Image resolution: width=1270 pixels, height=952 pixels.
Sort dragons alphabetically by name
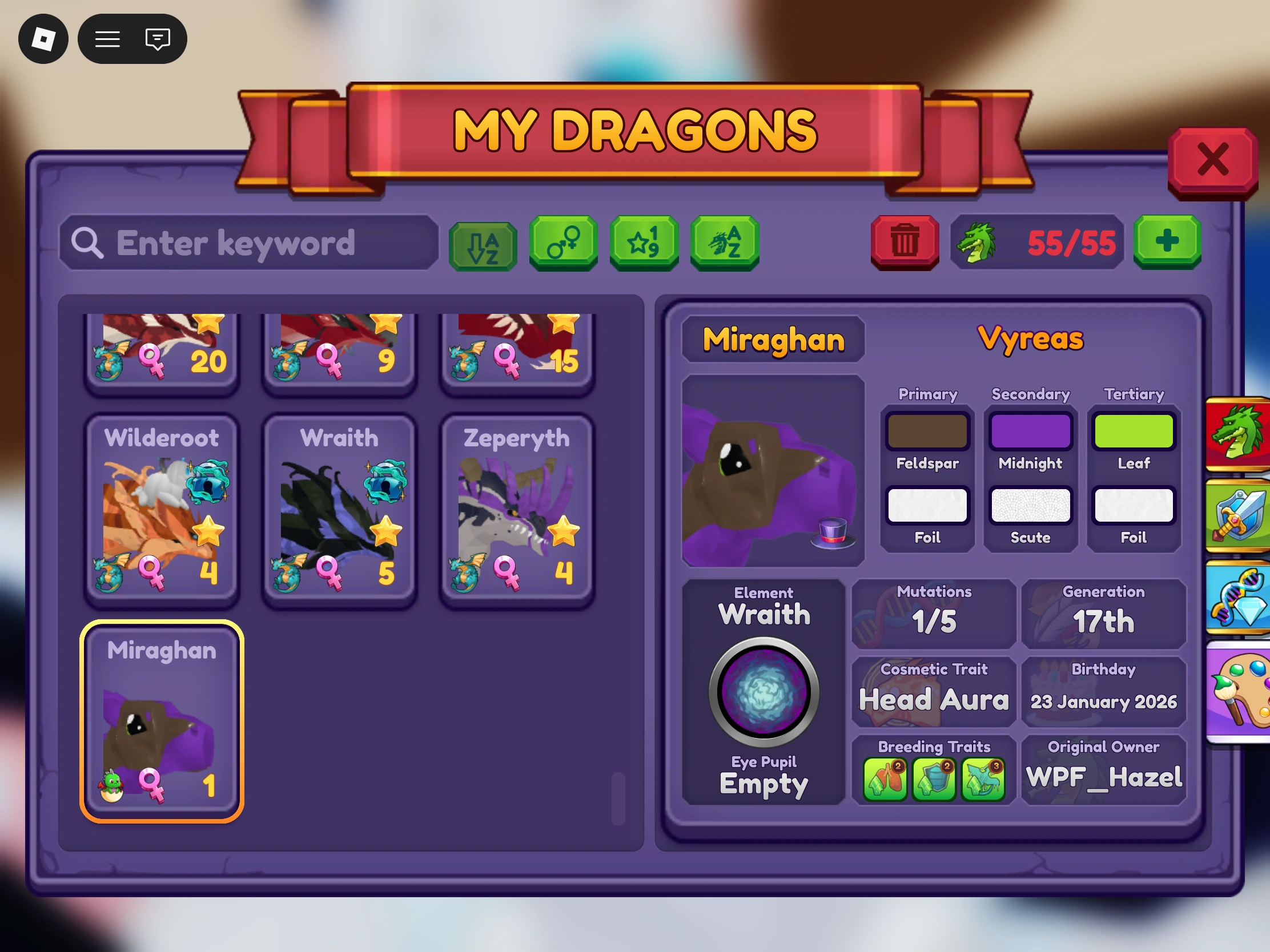coord(725,243)
